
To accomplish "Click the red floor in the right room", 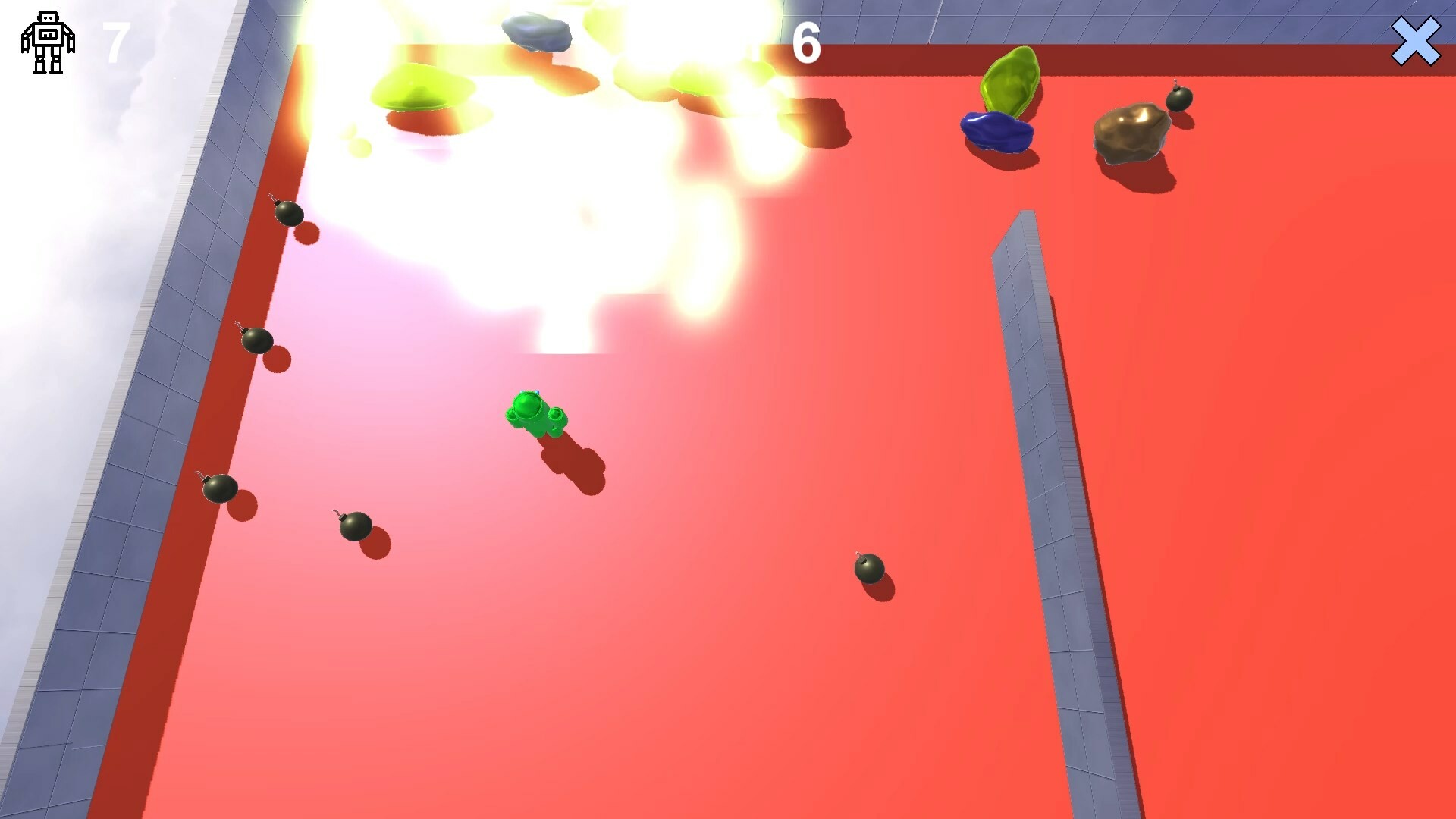I will click(x=1289, y=455).
